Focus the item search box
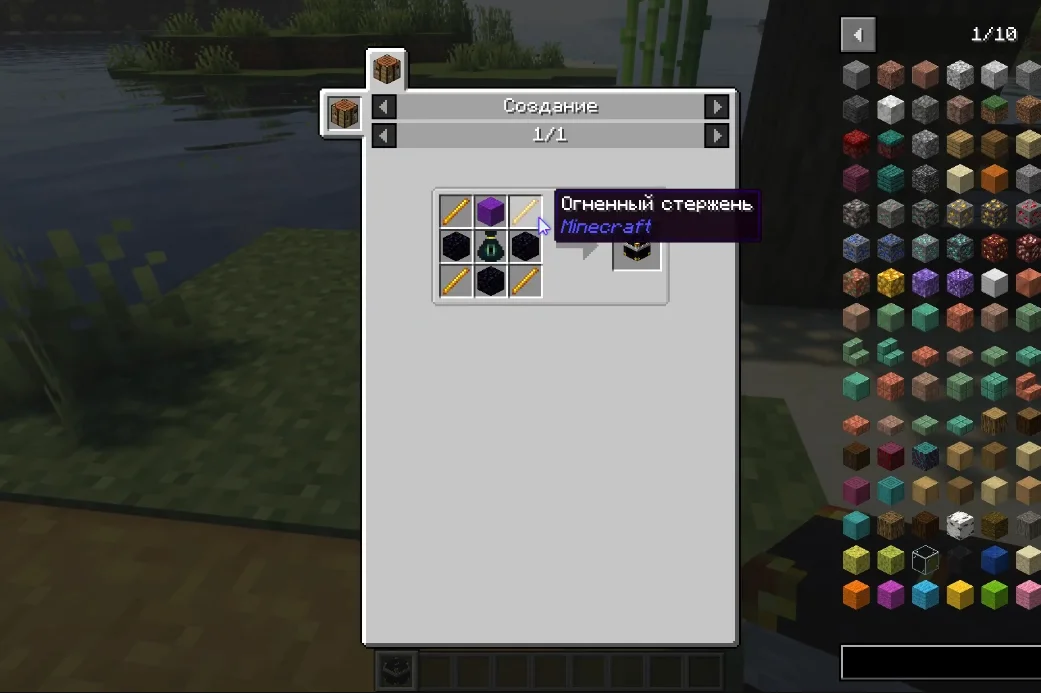The height and width of the screenshot is (693, 1041). pos(940,662)
